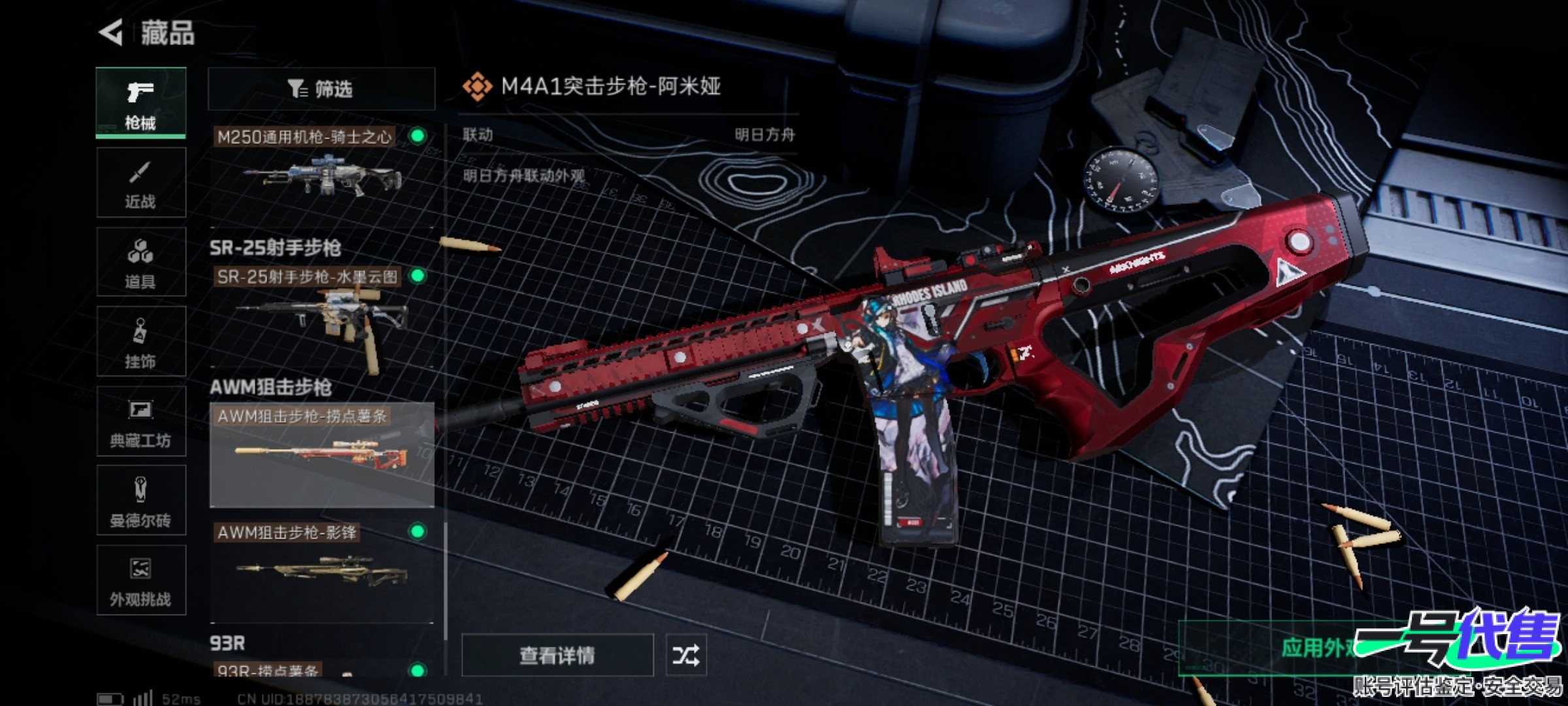Select the 道具 items tab
The width and height of the screenshot is (1568, 706).
tap(140, 262)
